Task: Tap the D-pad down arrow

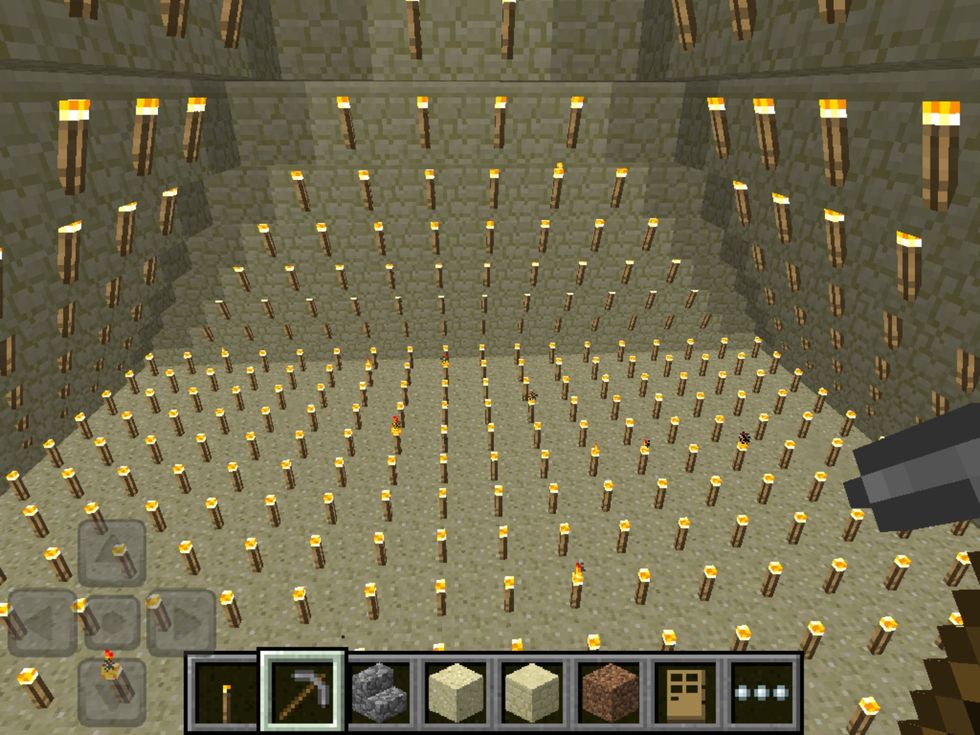Action: 112,690
